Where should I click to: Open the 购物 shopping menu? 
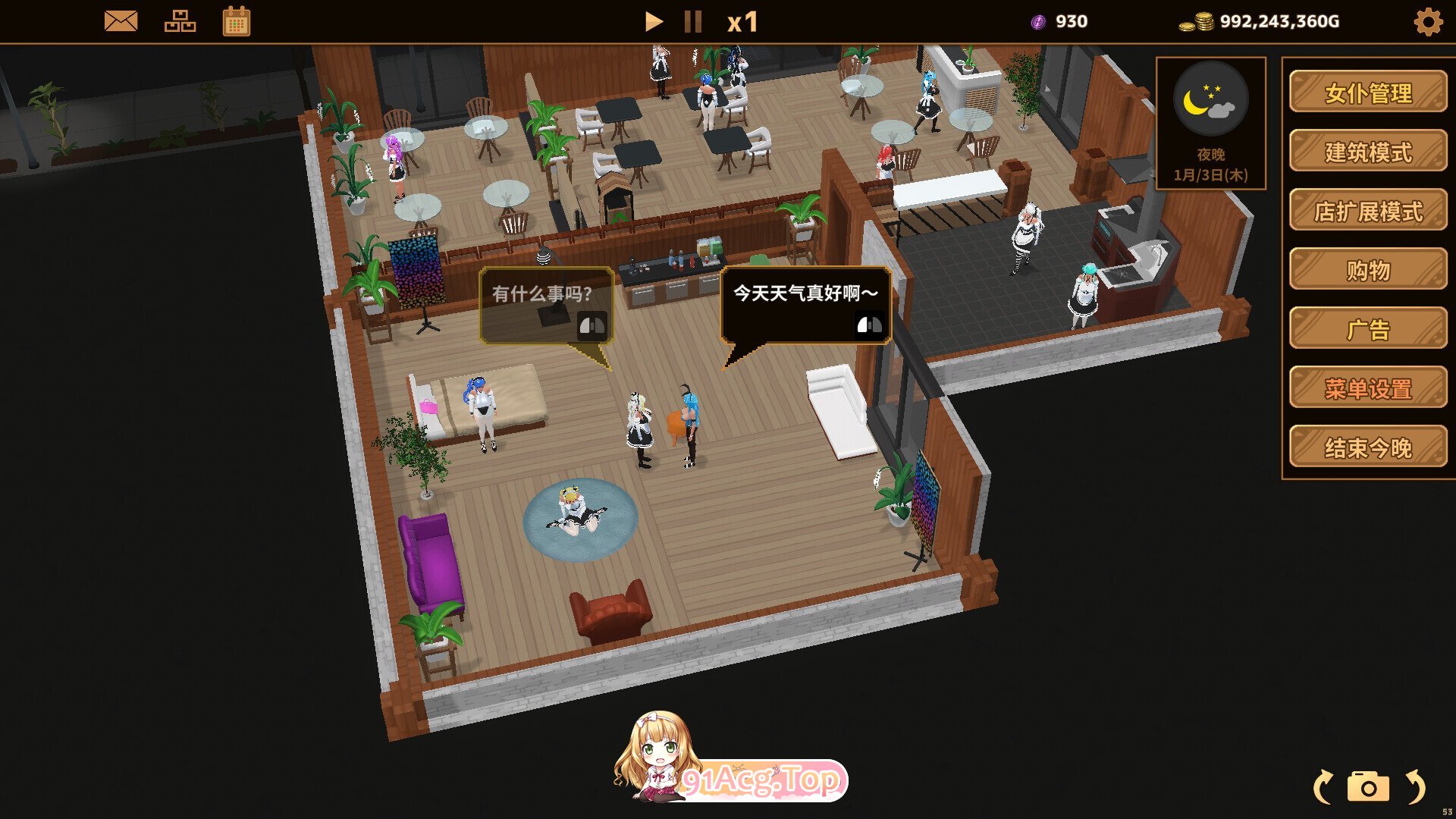(1367, 270)
